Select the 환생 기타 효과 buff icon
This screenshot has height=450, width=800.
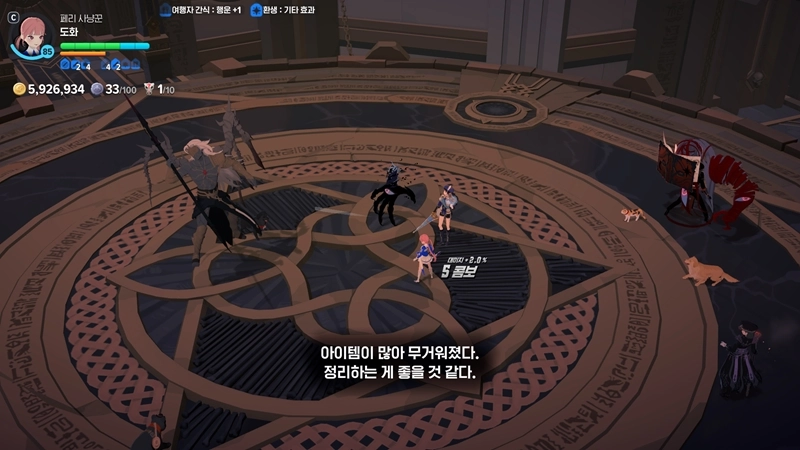click(x=256, y=9)
